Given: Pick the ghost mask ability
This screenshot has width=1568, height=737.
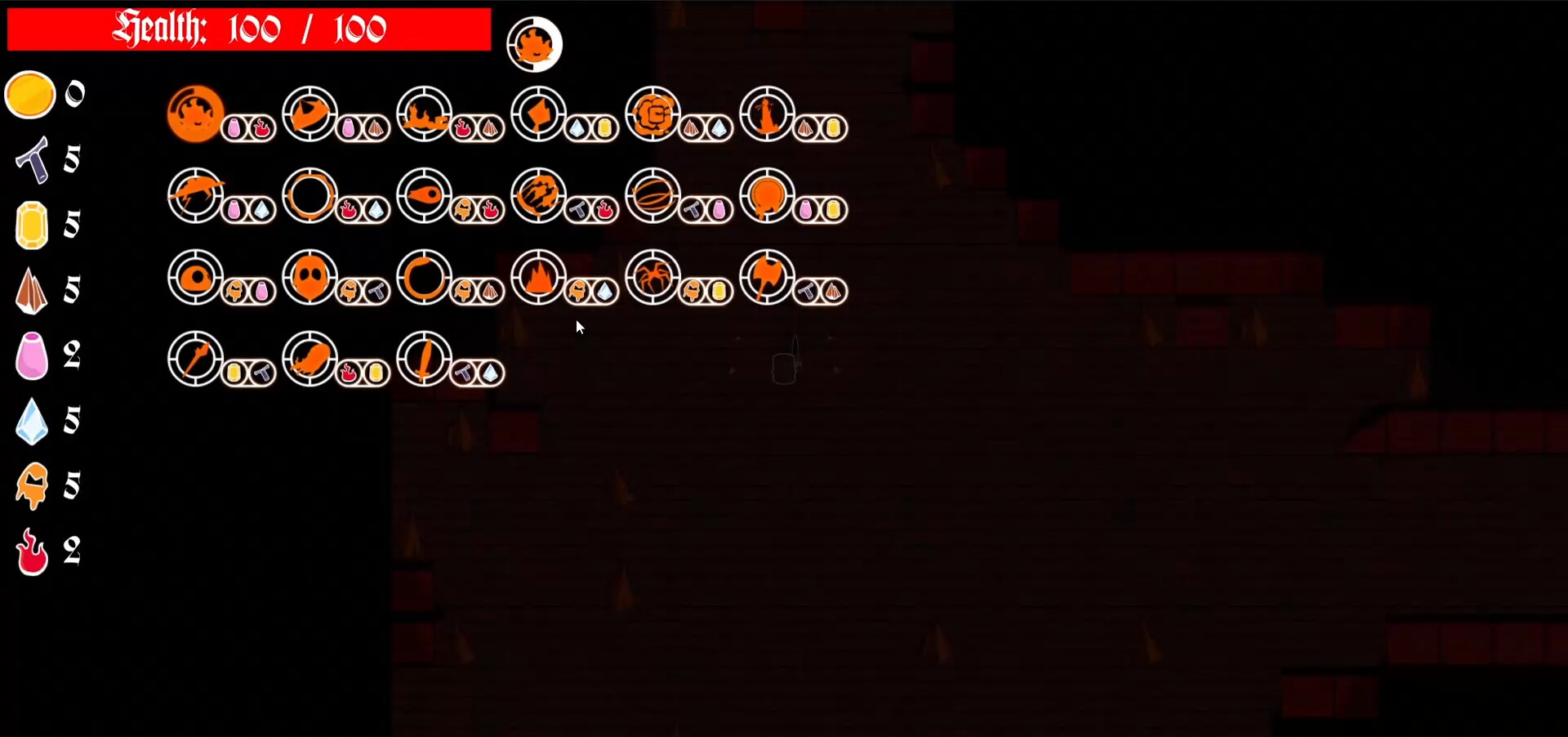Looking at the screenshot, I should (x=310, y=278).
